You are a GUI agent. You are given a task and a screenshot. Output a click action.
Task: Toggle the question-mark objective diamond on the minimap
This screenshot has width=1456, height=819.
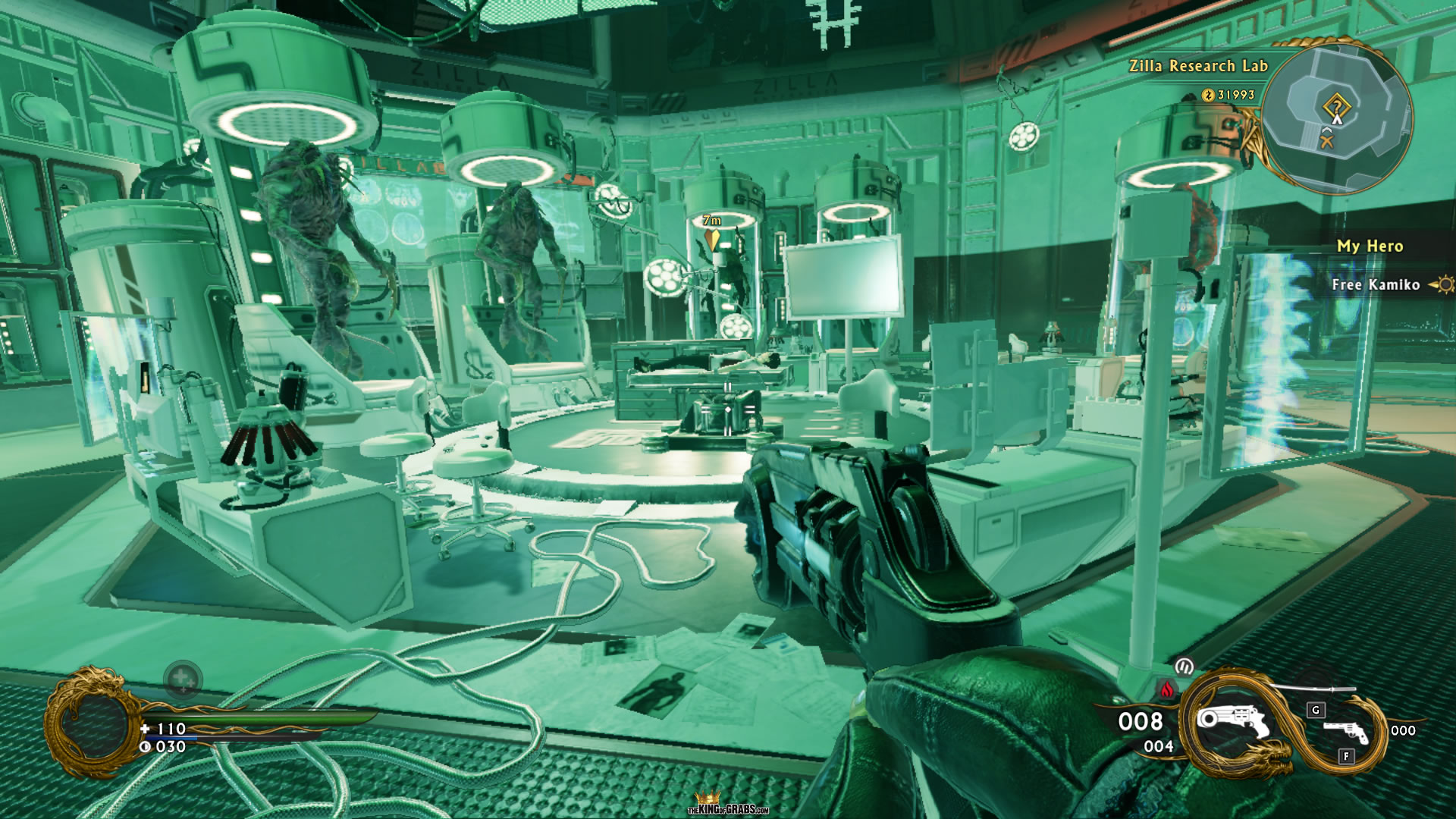coord(1337,105)
